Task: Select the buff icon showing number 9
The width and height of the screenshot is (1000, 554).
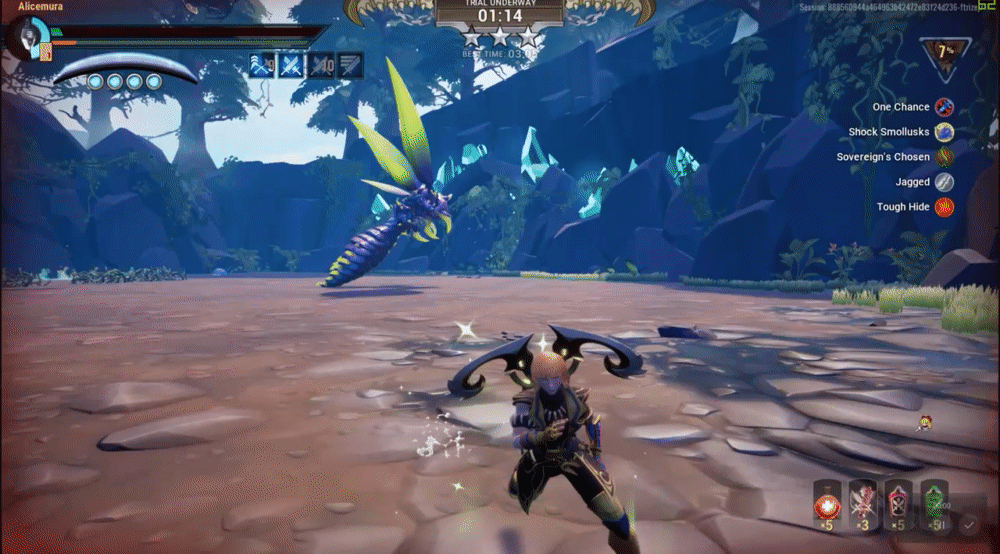Action: click(x=262, y=66)
